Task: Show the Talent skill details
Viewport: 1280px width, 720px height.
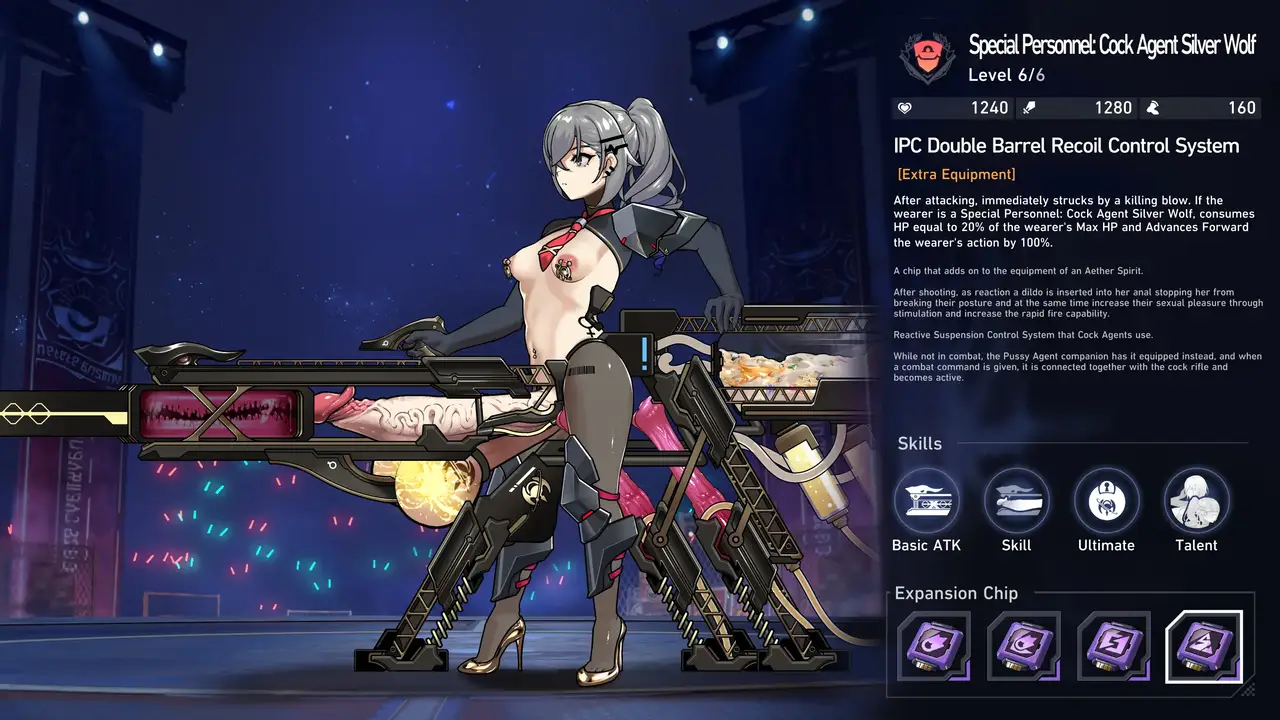Action: [1196, 501]
